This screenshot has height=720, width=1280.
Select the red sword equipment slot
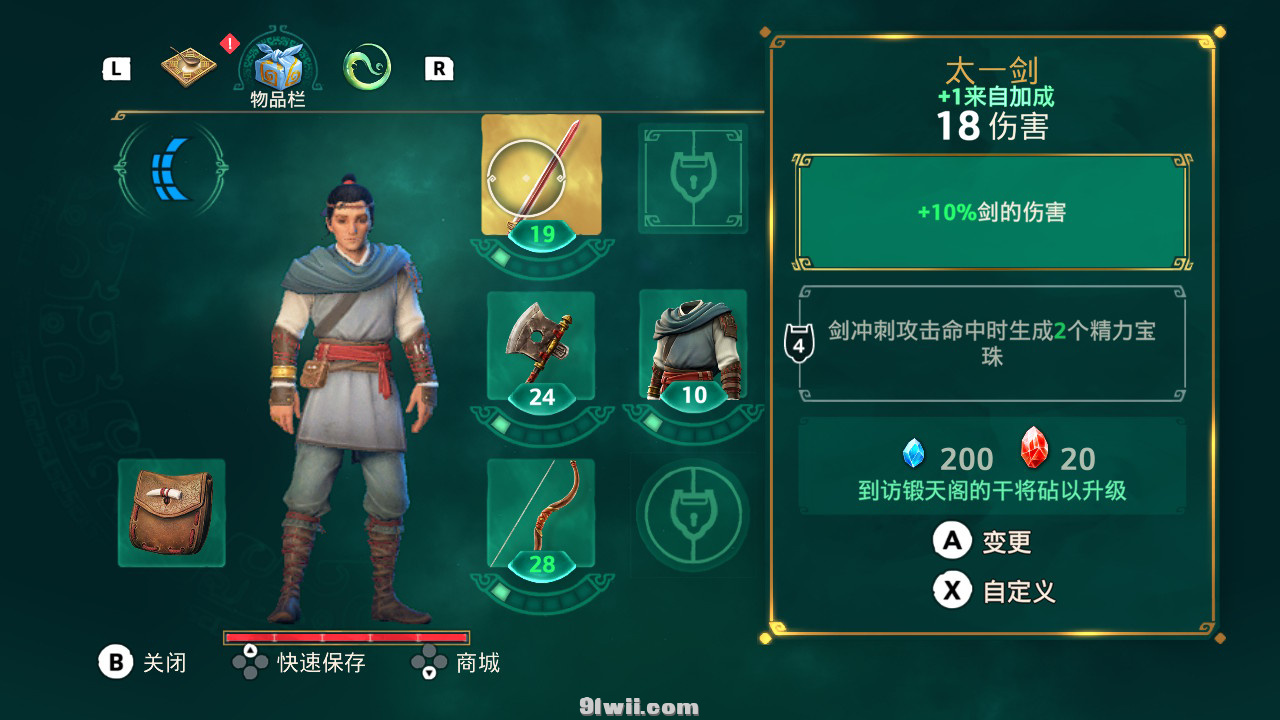pos(541,176)
